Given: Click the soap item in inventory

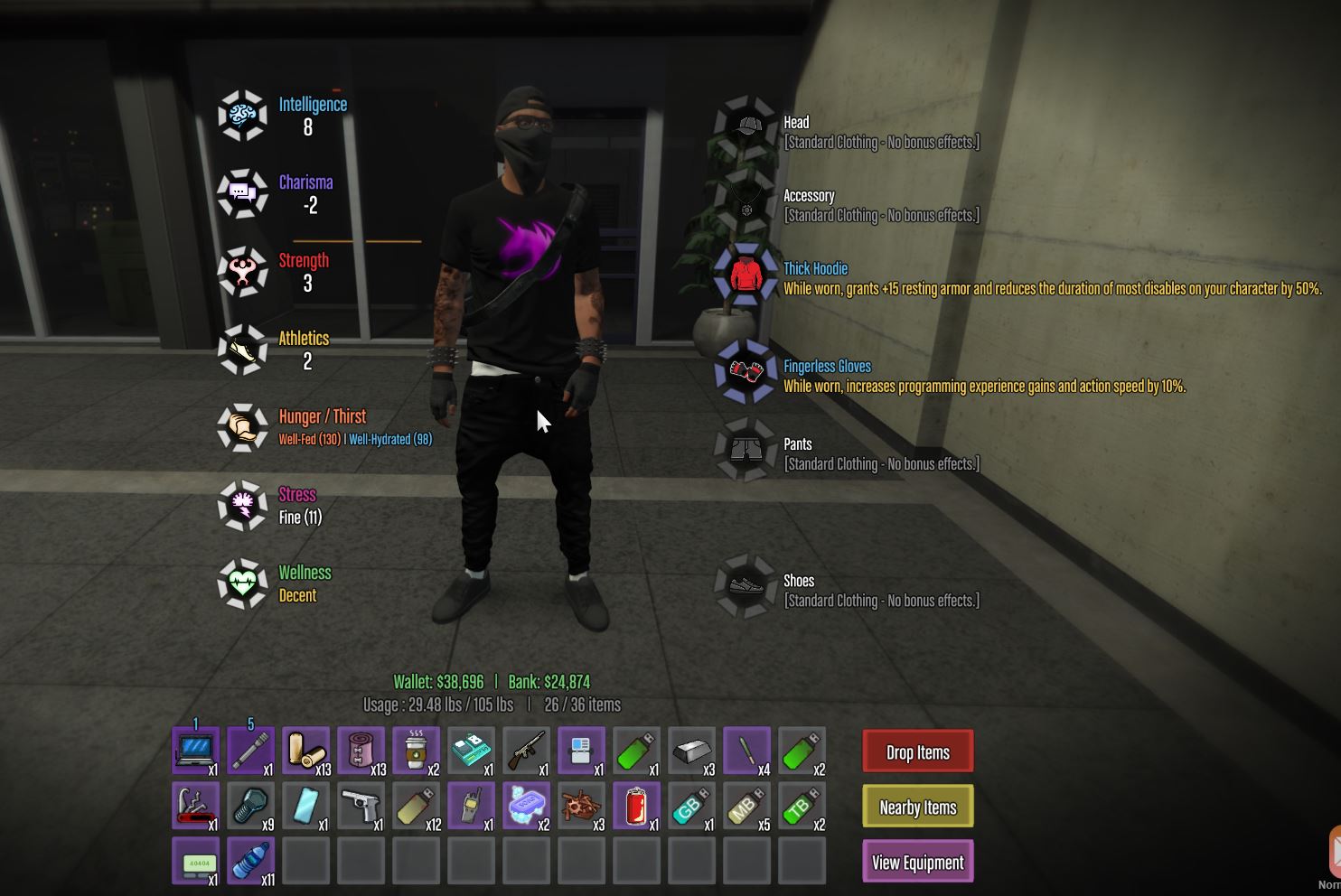Looking at the screenshot, I should point(526,806).
